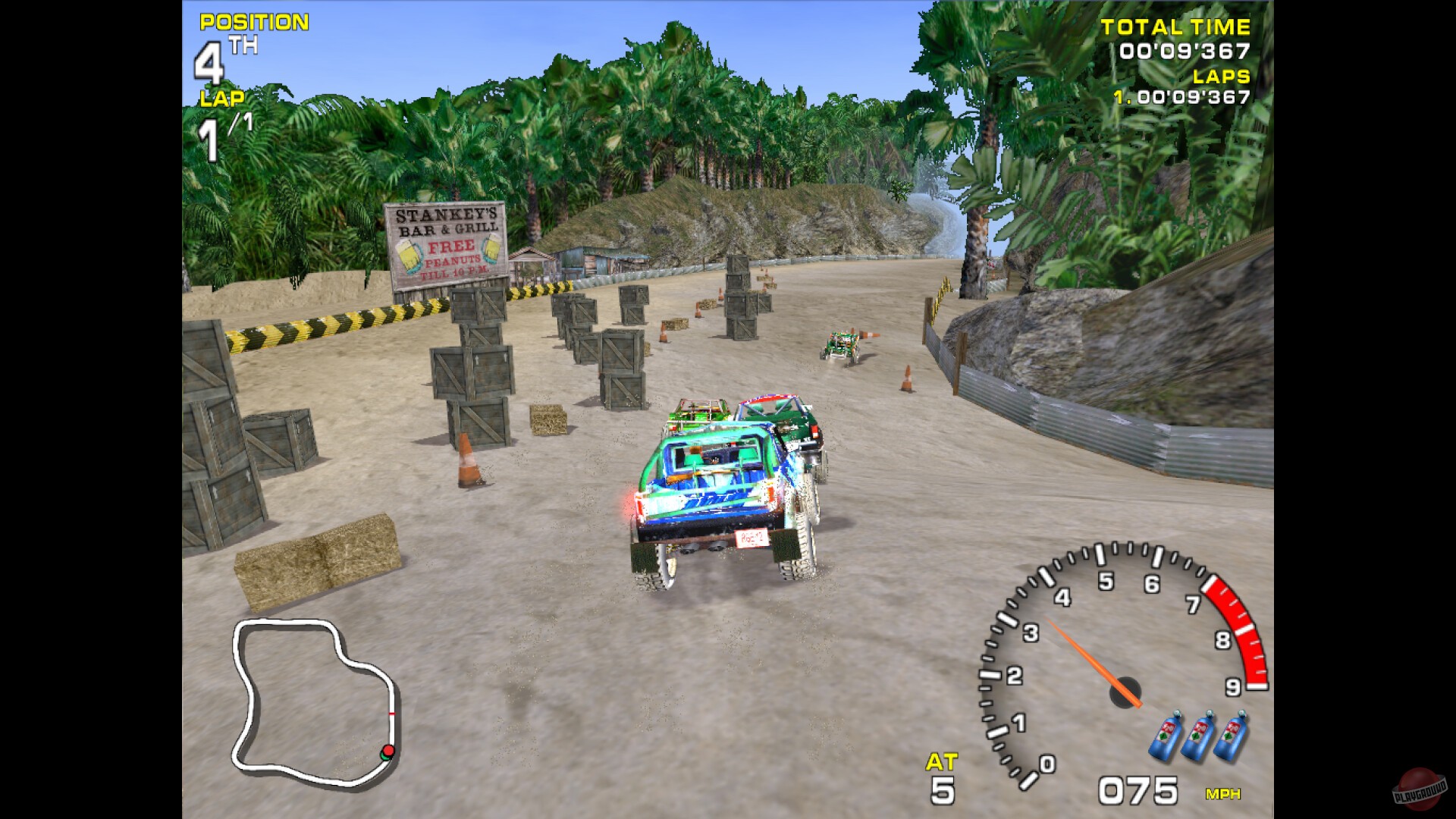Viewport: 1456px width, 819px height.
Task: Click the tachometer needle
Action: pyautogui.click(x=1081, y=656)
